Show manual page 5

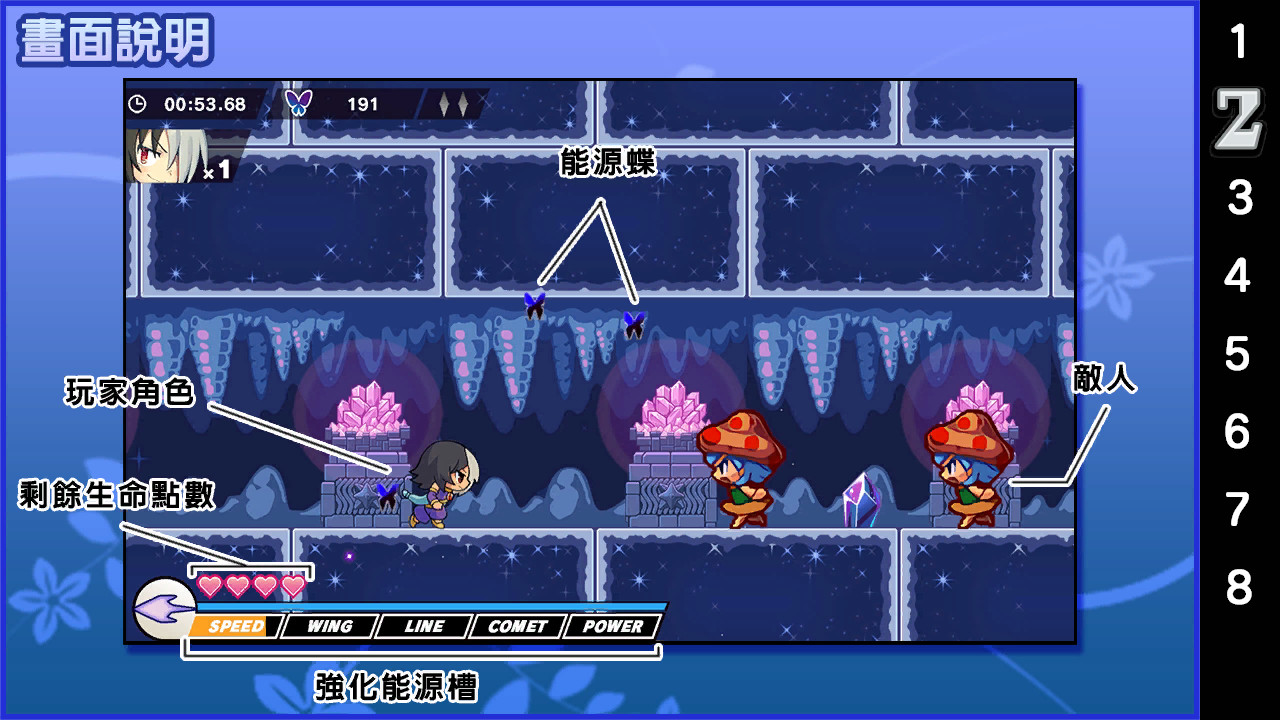coord(1239,355)
